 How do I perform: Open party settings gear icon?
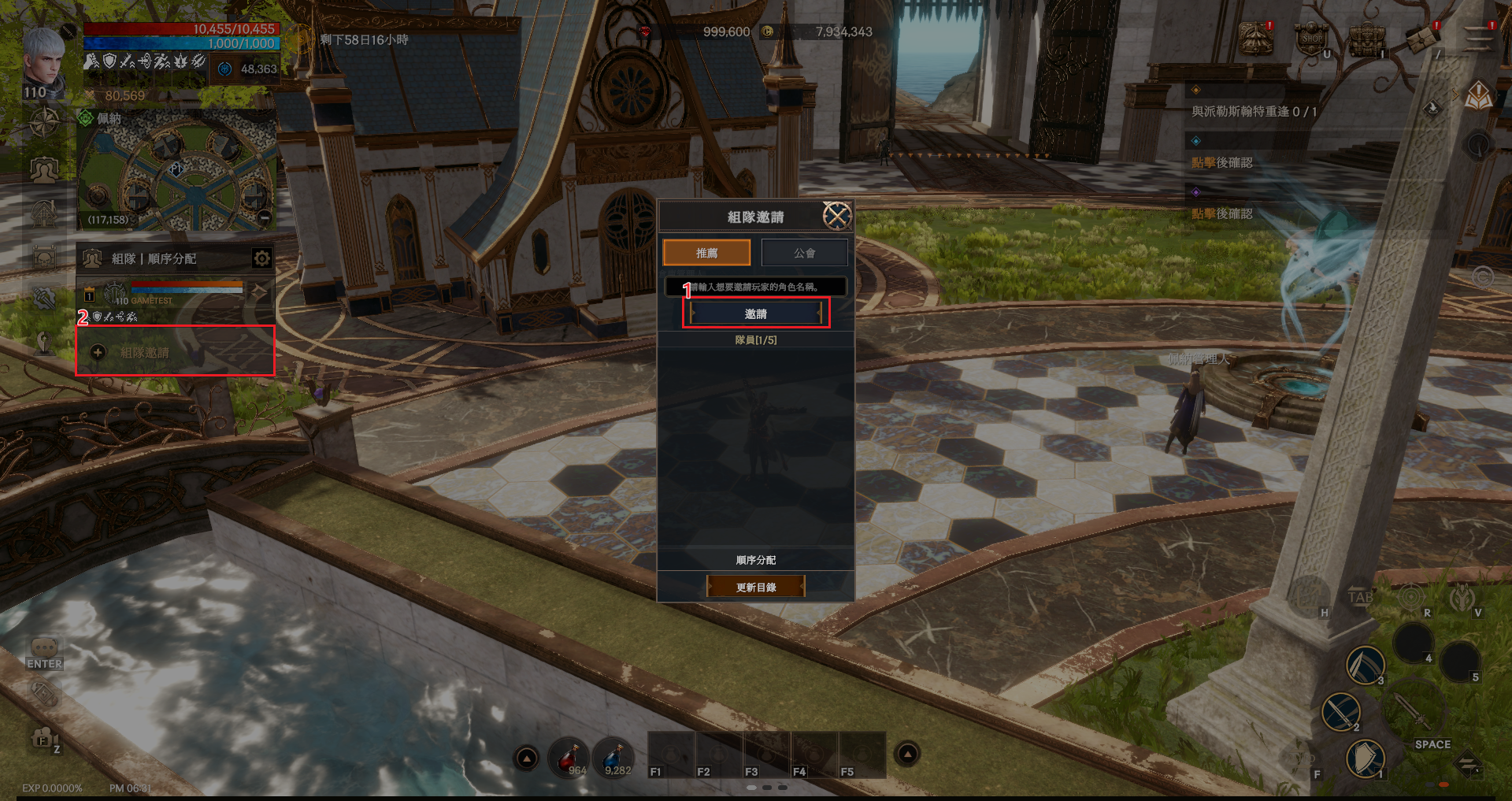[261, 258]
